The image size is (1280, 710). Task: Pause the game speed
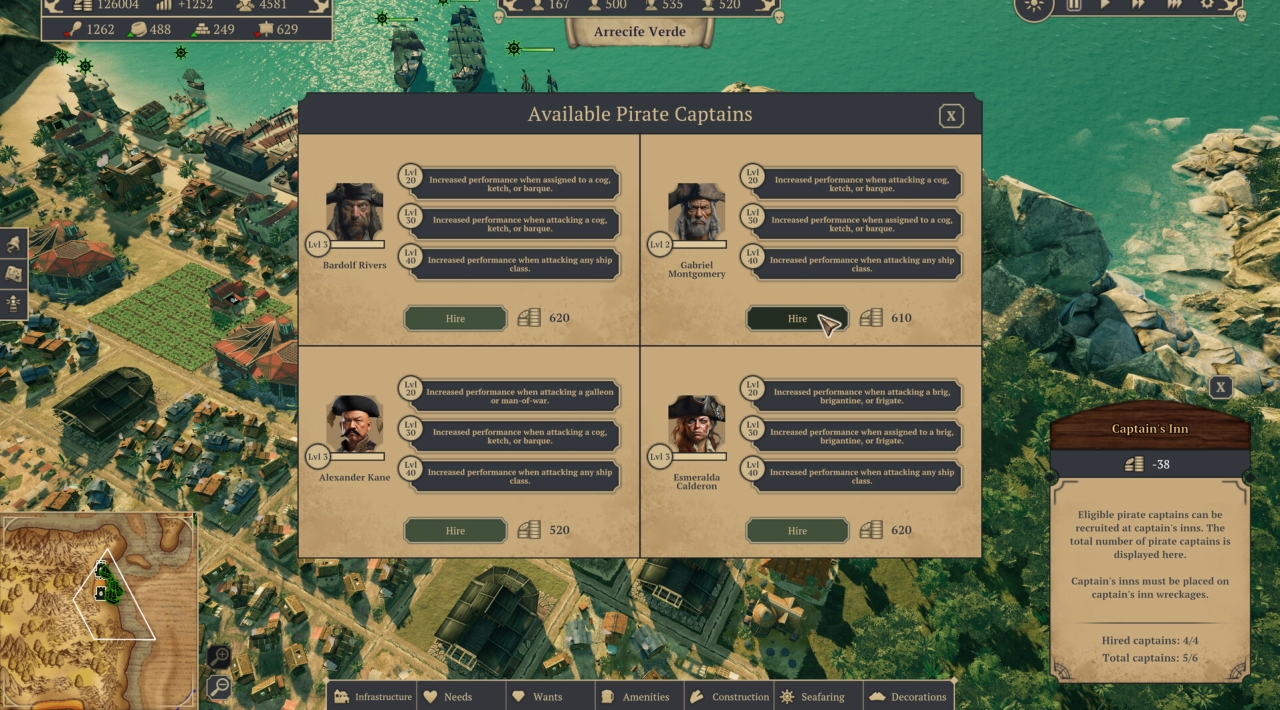point(1074,5)
